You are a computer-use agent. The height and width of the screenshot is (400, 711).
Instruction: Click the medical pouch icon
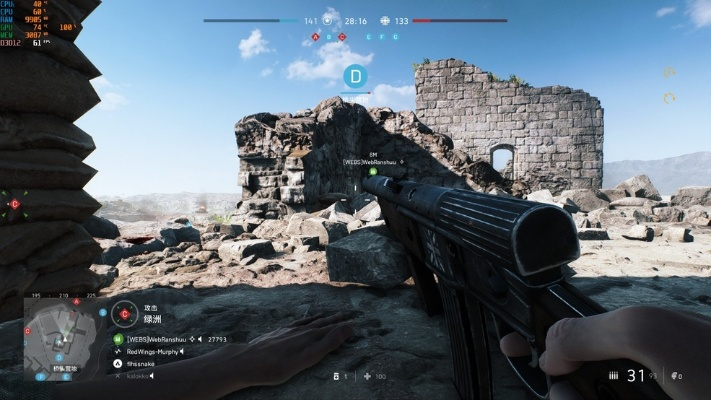(369, 376)
